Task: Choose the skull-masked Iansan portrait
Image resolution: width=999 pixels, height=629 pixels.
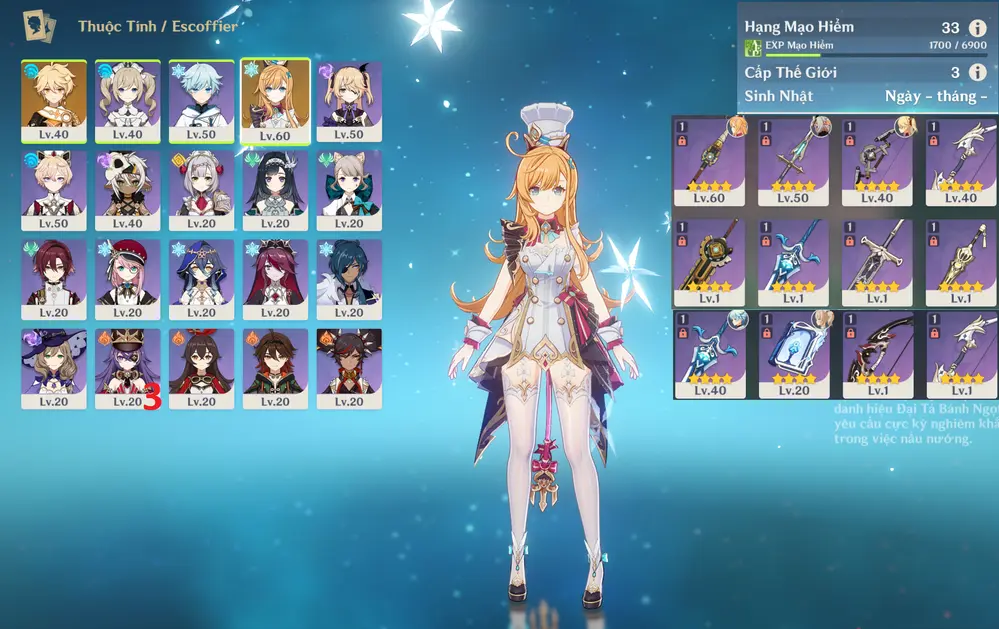Action: coord(127,190)
